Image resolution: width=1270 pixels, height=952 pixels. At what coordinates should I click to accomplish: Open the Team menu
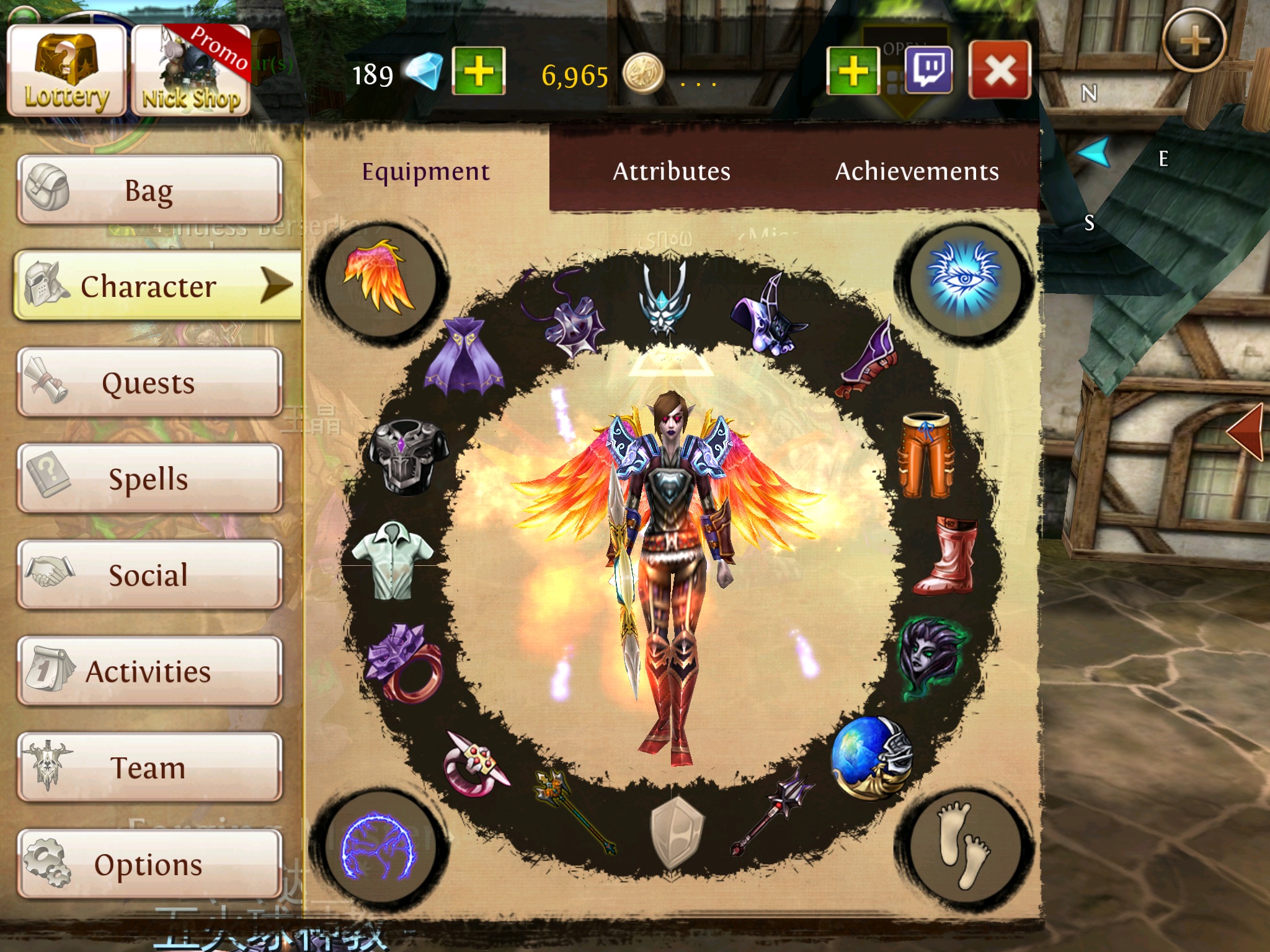pyautogui.click(x=149, y=767)
